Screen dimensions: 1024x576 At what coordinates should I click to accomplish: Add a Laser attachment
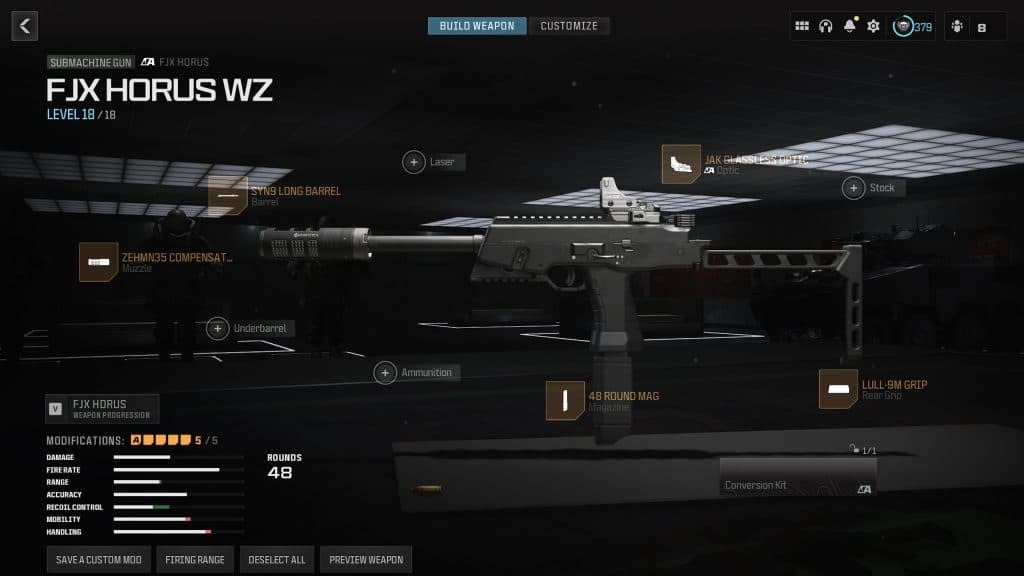tap(414, 162)
